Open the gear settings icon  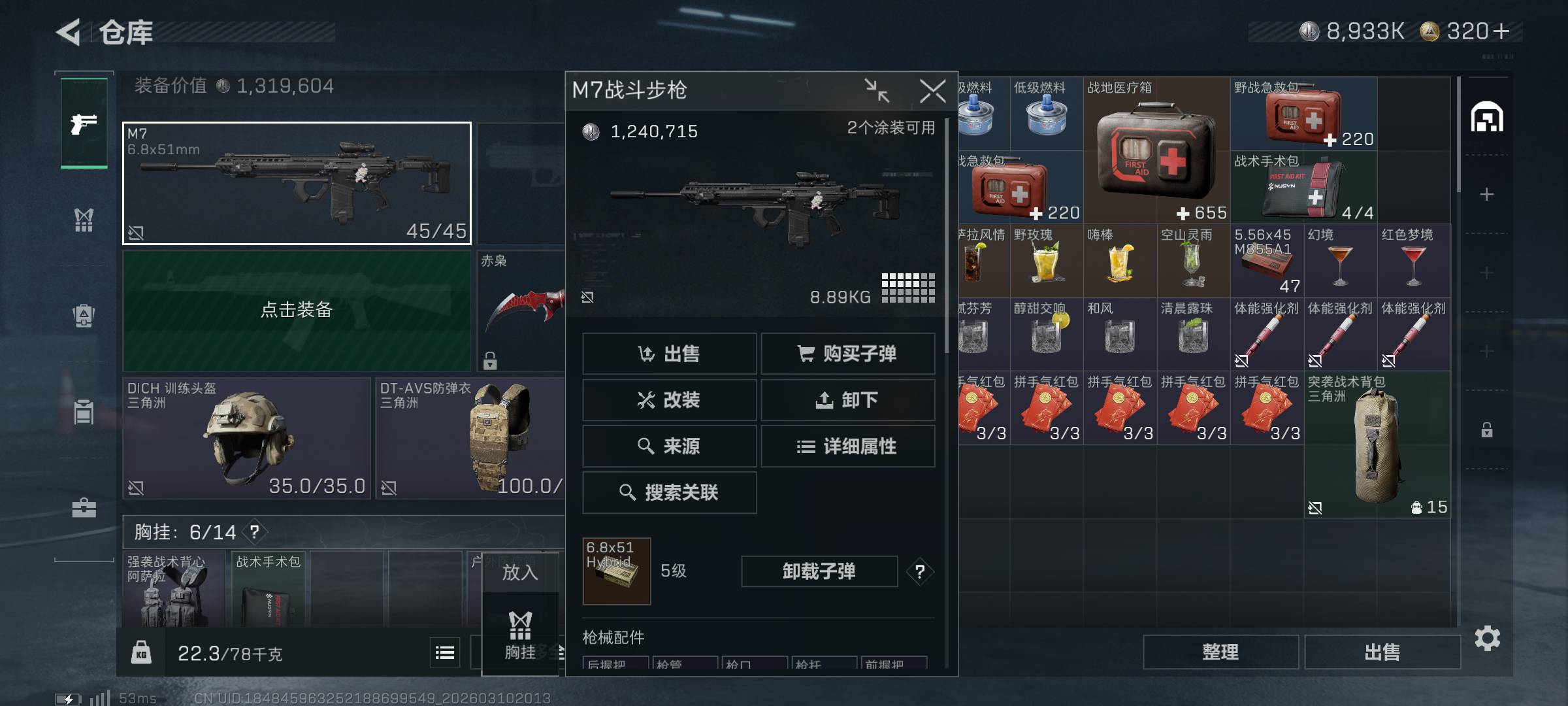pos(1488,639)
